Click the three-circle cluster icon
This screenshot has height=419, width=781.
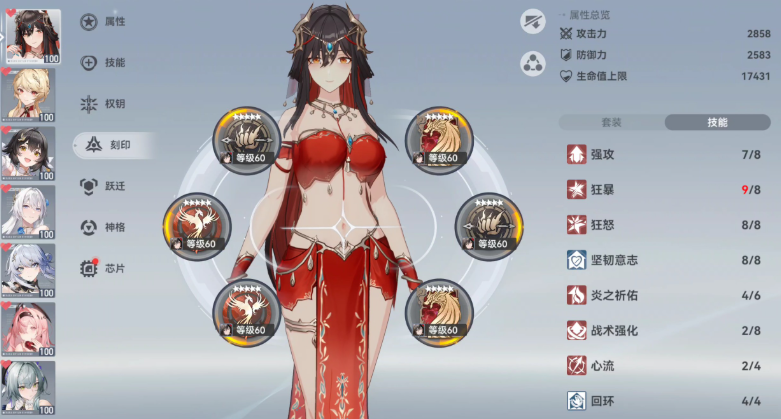coord(532,65)
